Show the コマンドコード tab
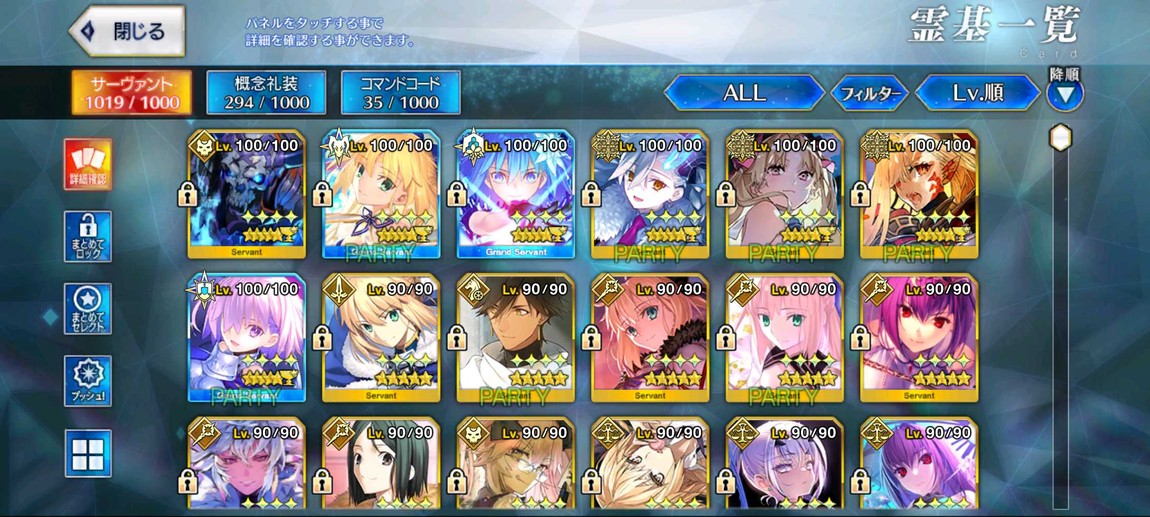This screenshot has width=1150, height=517. coord(400,92)
